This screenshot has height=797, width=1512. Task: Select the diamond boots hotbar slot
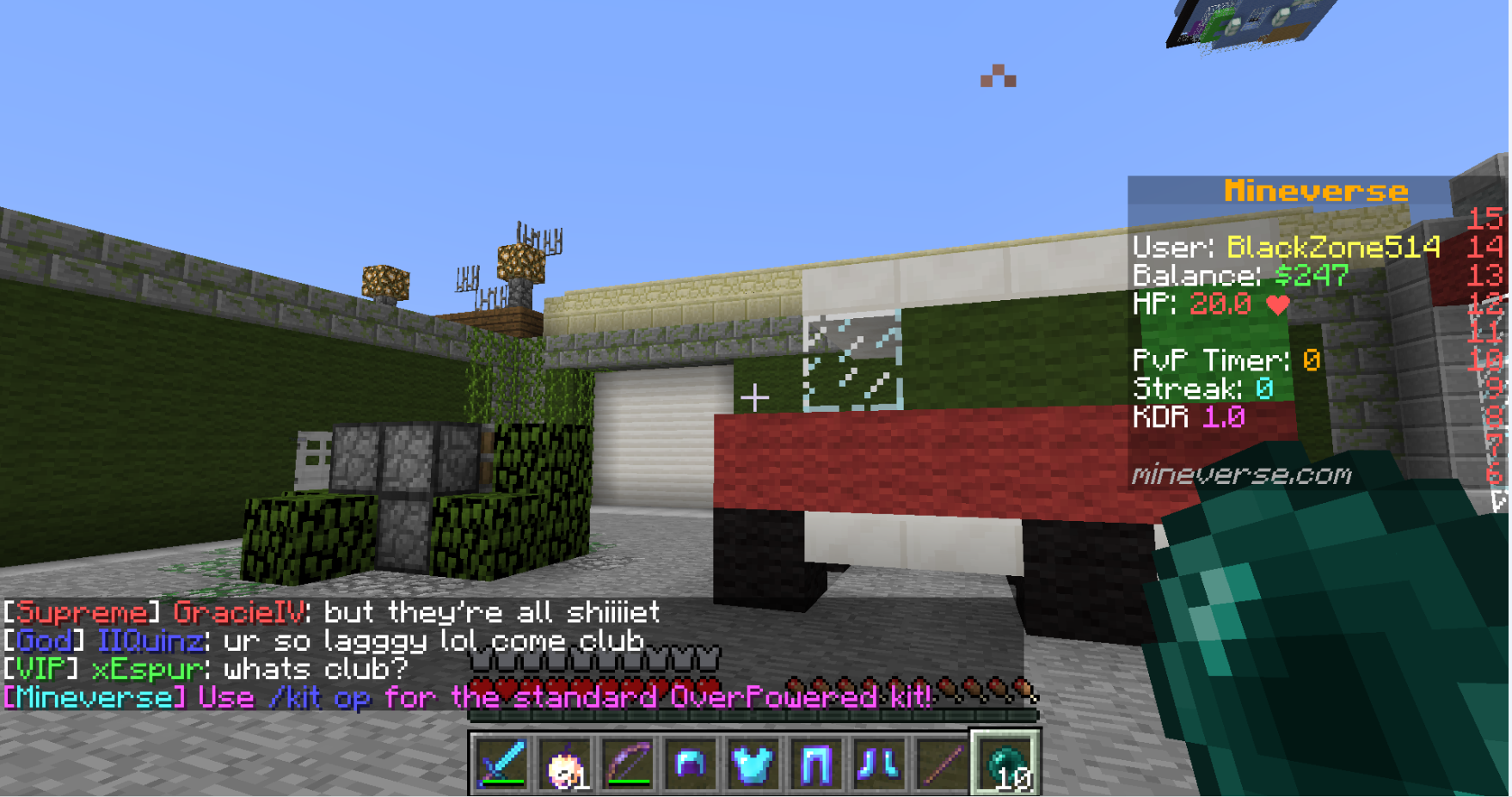pos(879,763)
